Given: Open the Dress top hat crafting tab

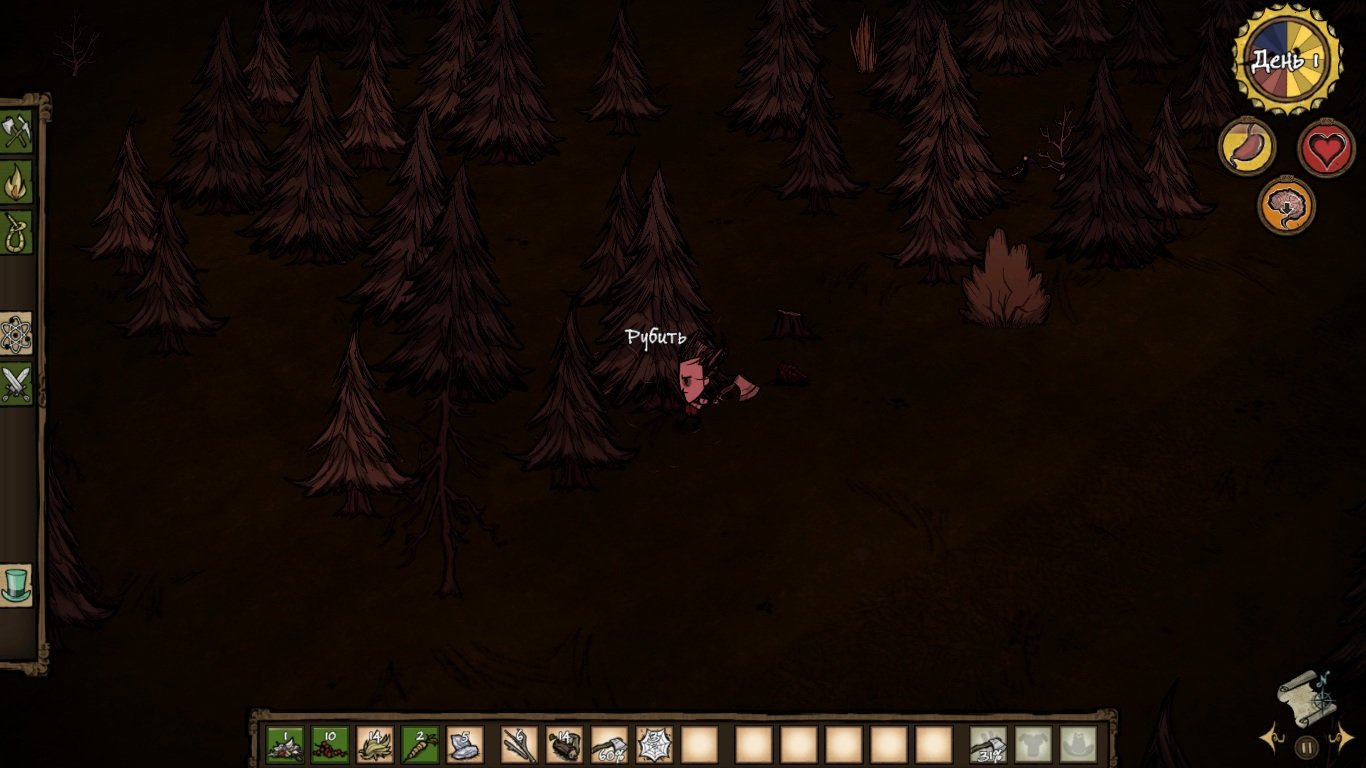Looking at the screenshot, I should click(x=17, y=585).
